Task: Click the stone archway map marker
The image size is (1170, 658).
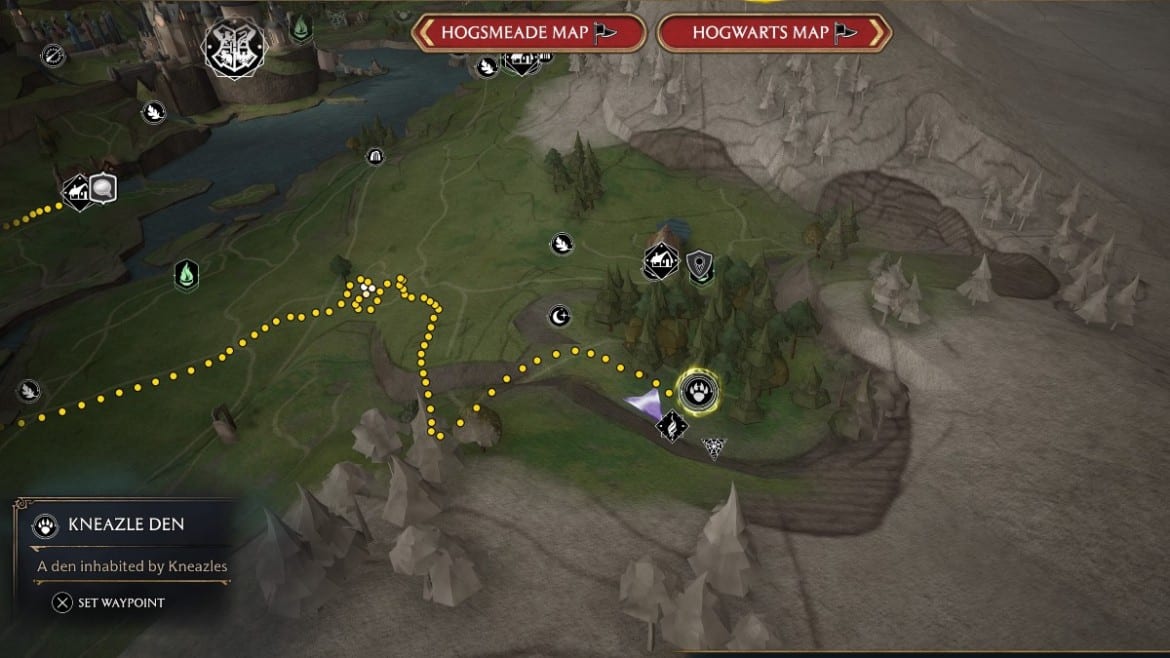Action: (x=375, y=156)
